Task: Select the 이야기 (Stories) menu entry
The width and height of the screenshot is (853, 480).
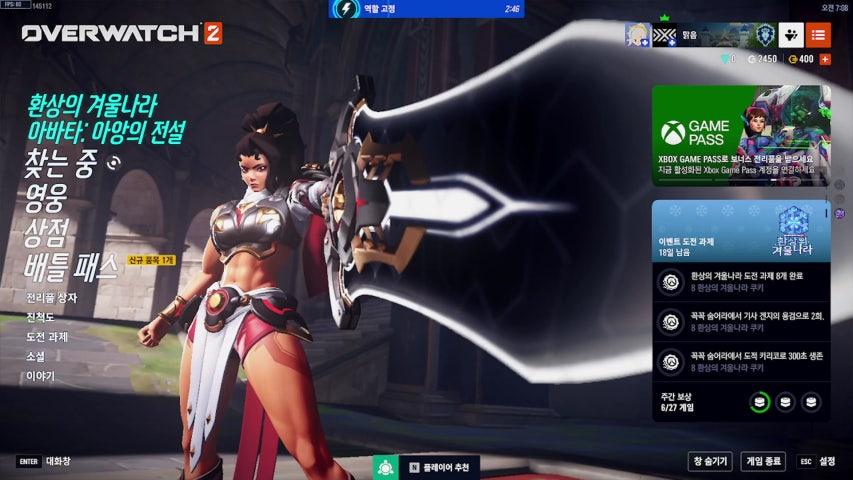Action: (41, 376)
